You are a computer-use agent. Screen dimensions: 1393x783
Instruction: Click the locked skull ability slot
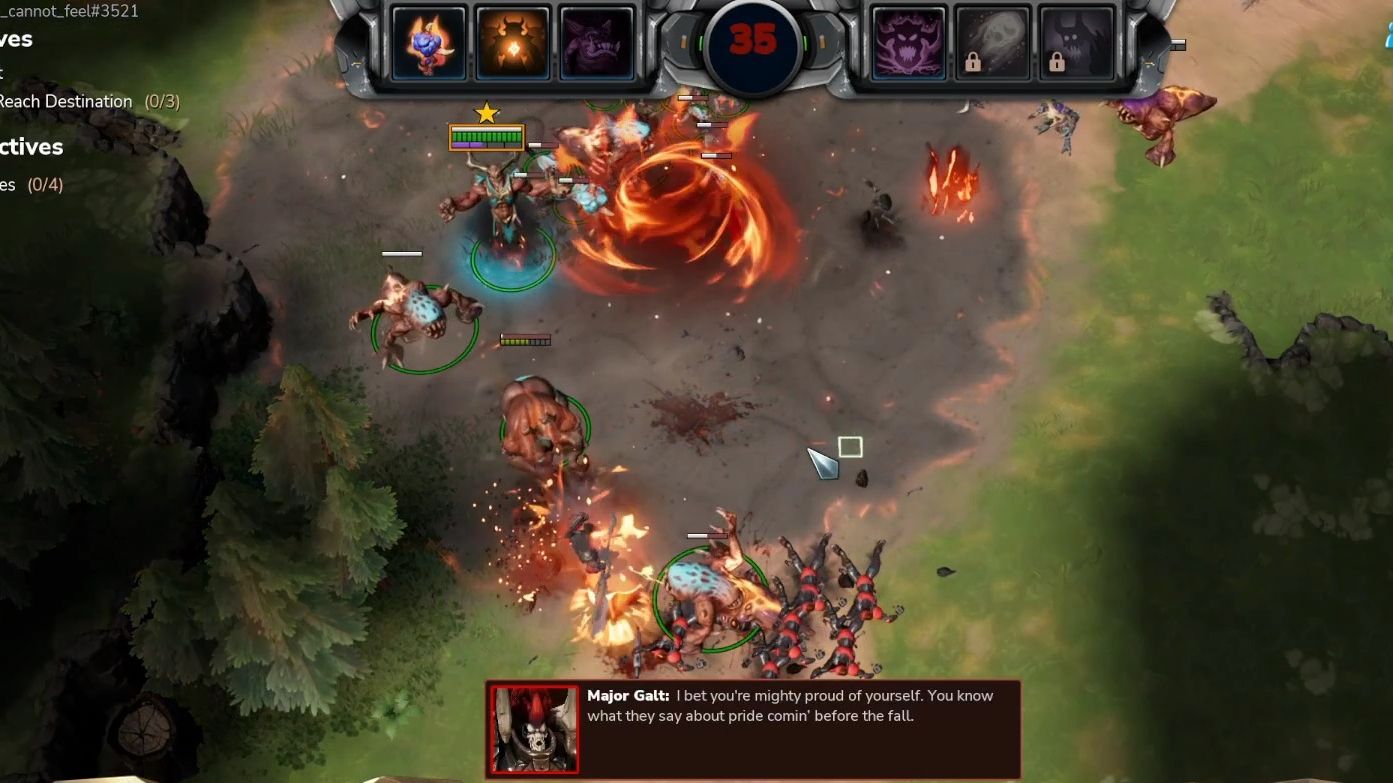[x=992, y=42]
